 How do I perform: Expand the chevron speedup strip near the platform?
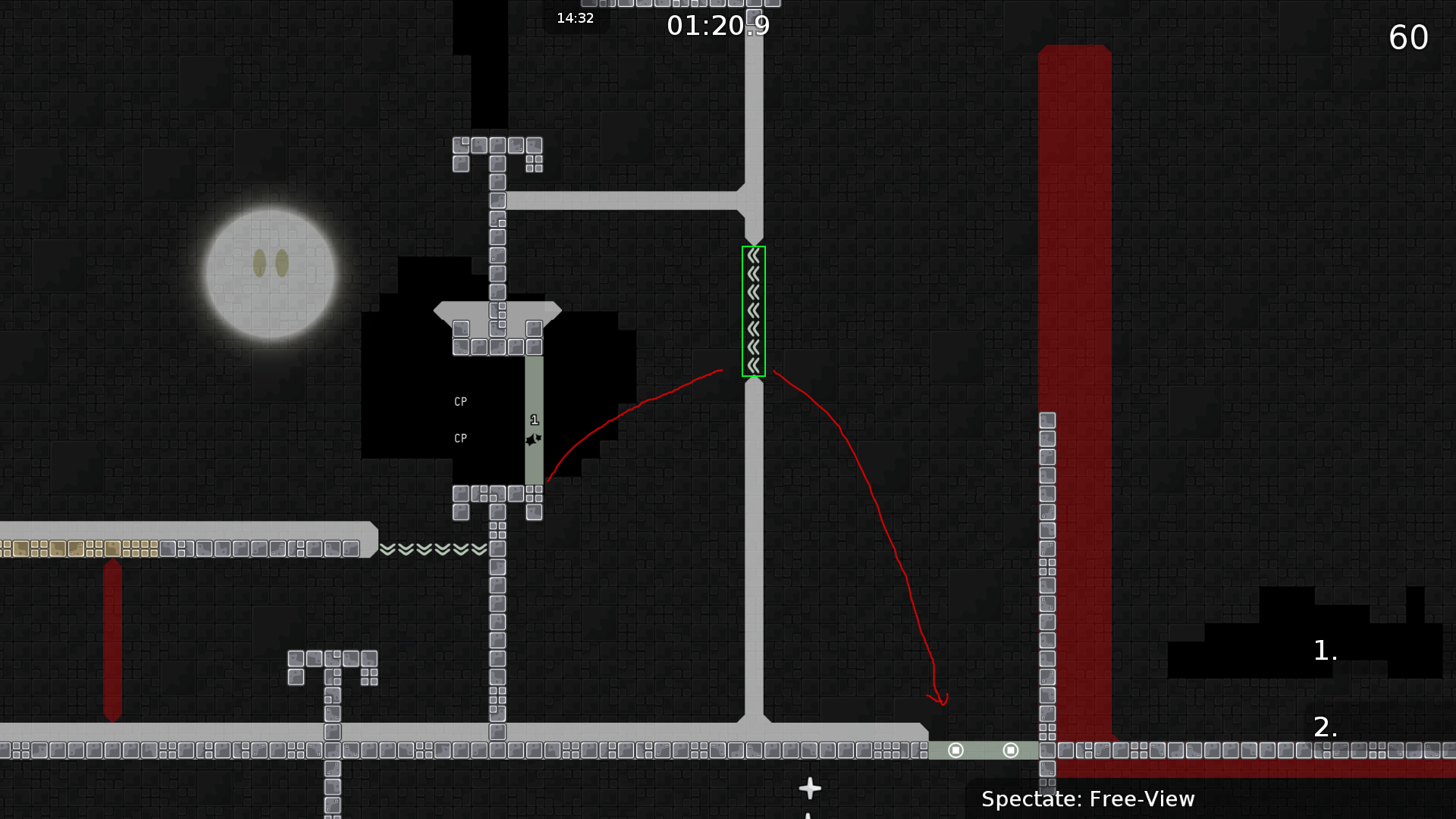432,550
